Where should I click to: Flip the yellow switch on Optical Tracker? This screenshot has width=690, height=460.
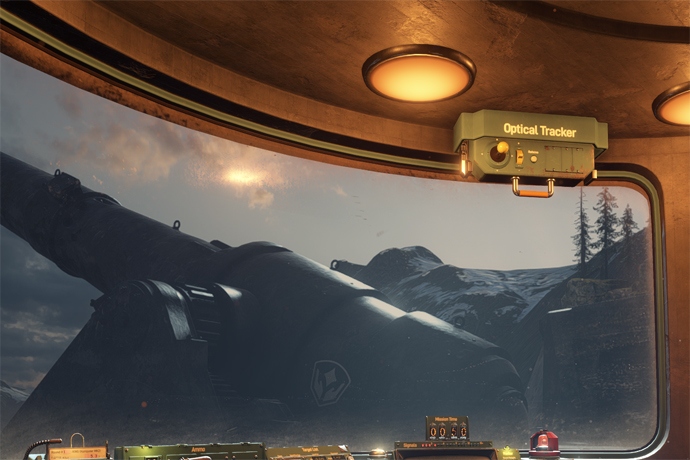pyautogui.click(x=519, y=156)
